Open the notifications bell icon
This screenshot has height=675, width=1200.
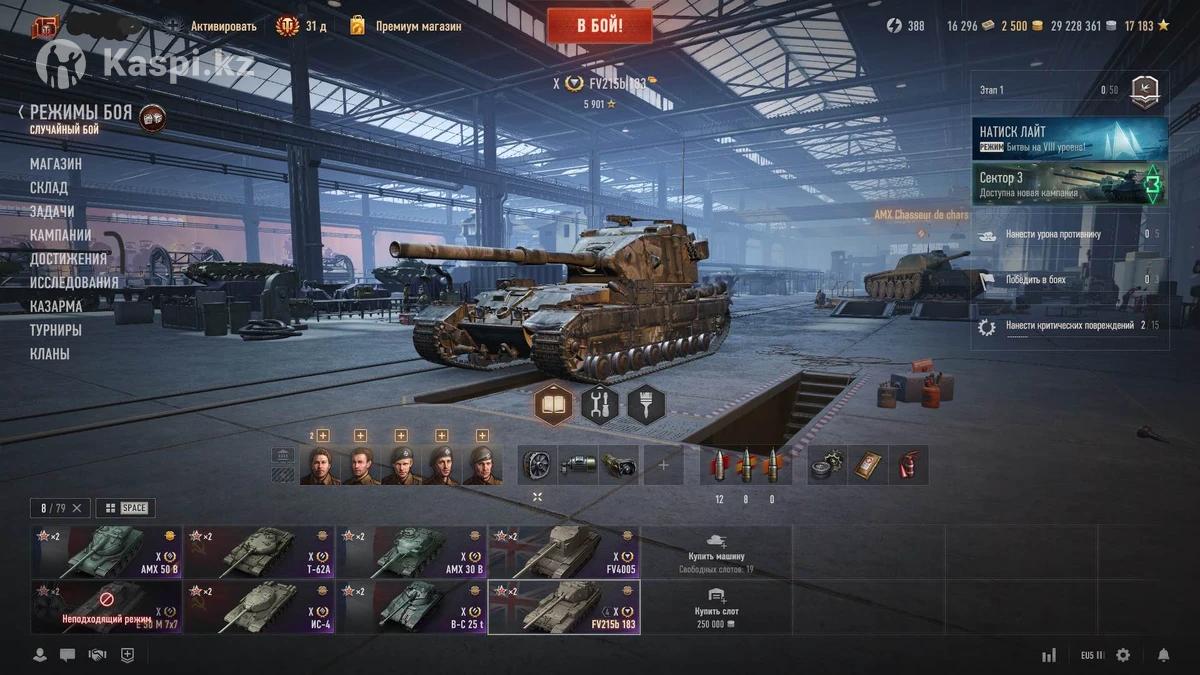point(1163,655)
